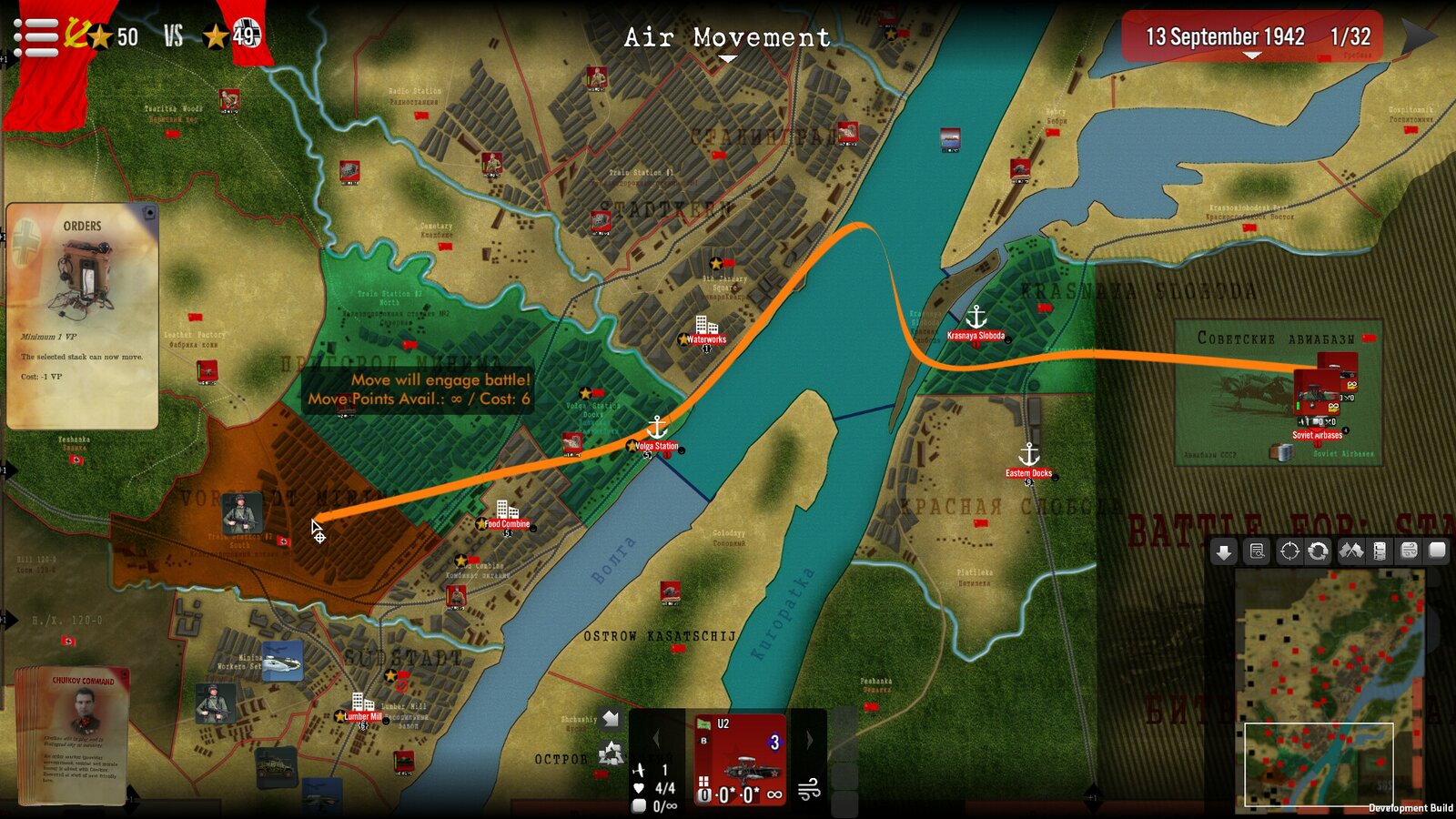Image resolution: width=1456 pixels, height=819 pixels.
Task: Click the wind icon beside the unit panel
Action: (809, 791)
